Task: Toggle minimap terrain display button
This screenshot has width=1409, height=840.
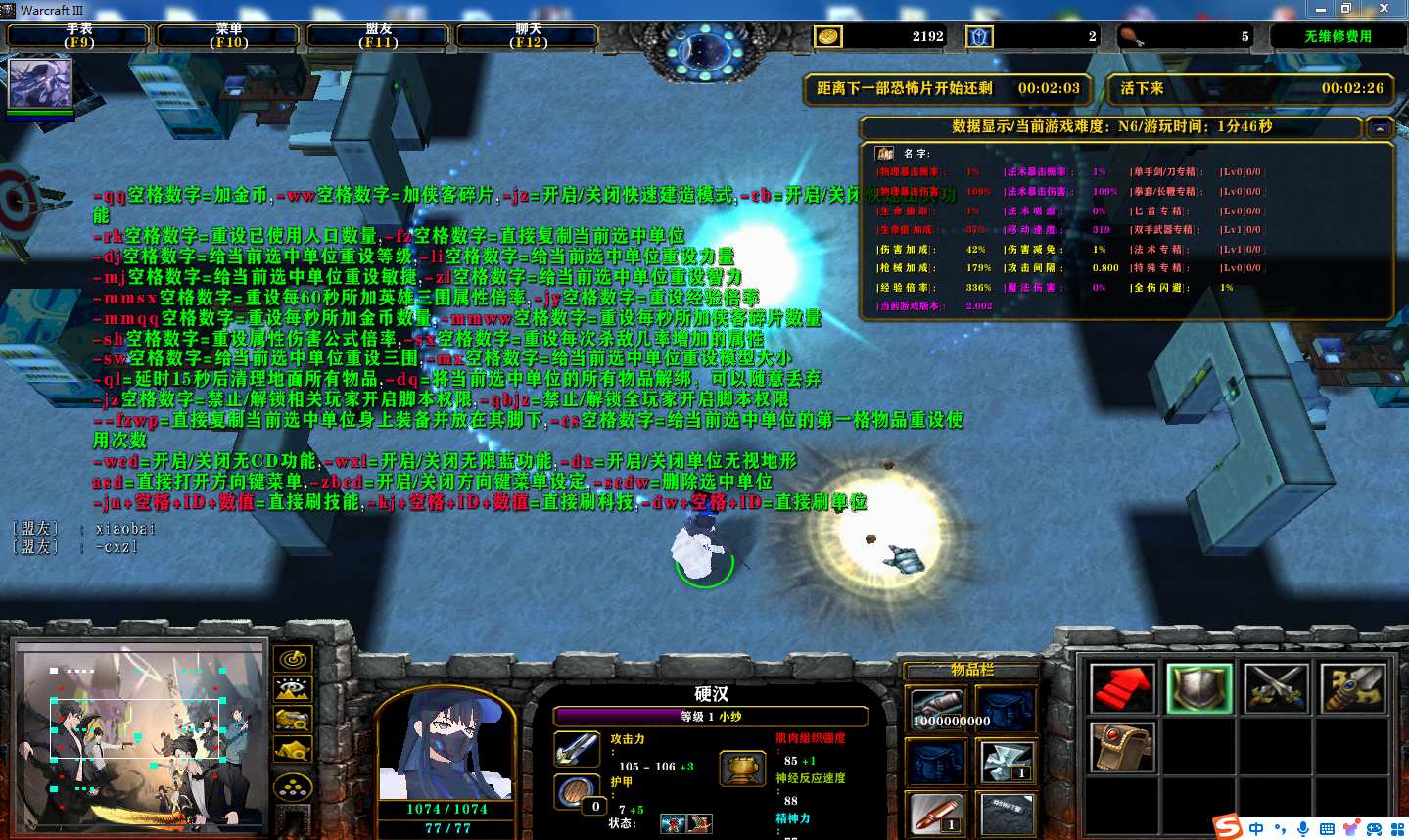Action: click(x=293, y=689)
